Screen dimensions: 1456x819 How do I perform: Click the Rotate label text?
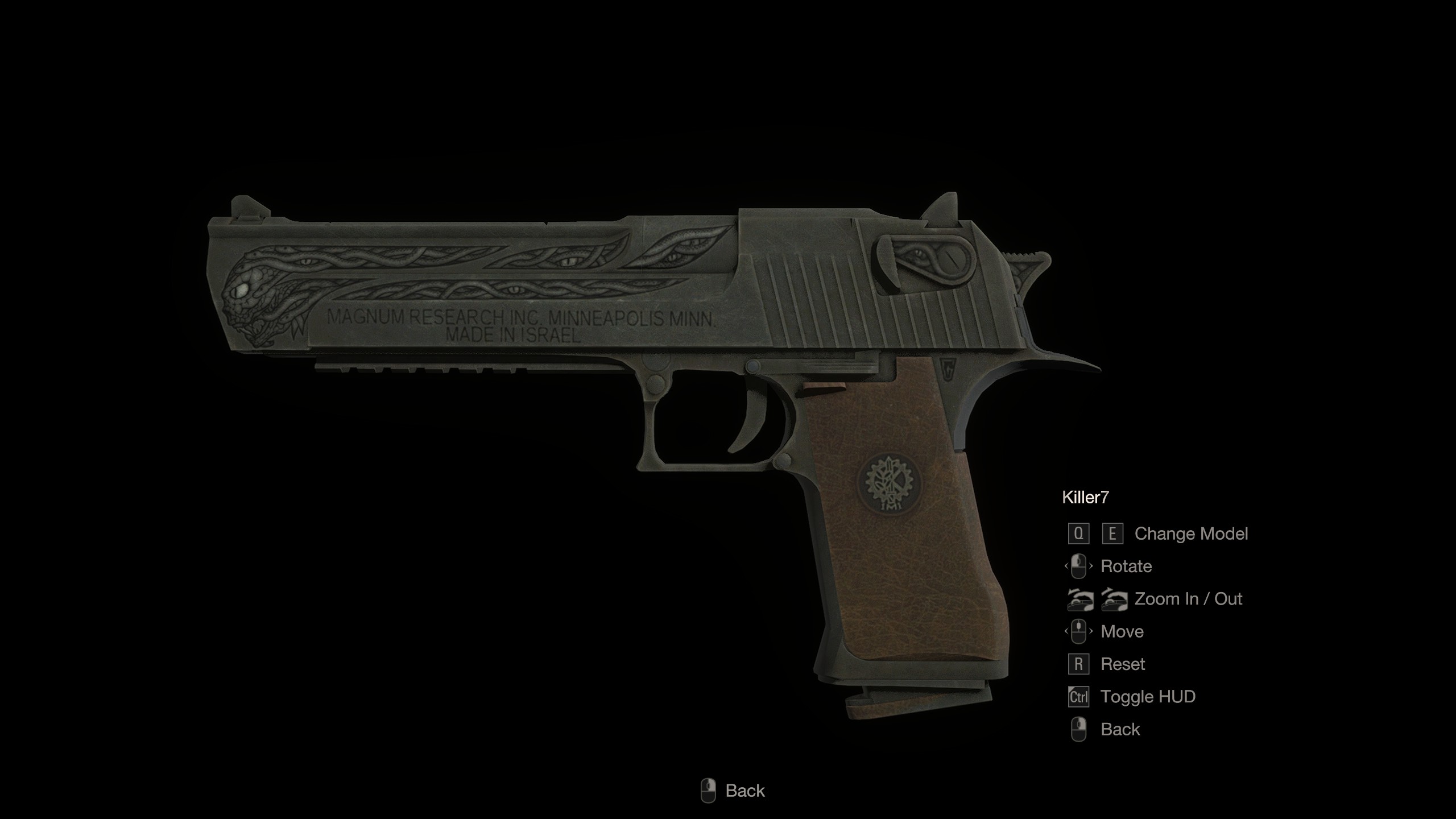[1127, 566]
